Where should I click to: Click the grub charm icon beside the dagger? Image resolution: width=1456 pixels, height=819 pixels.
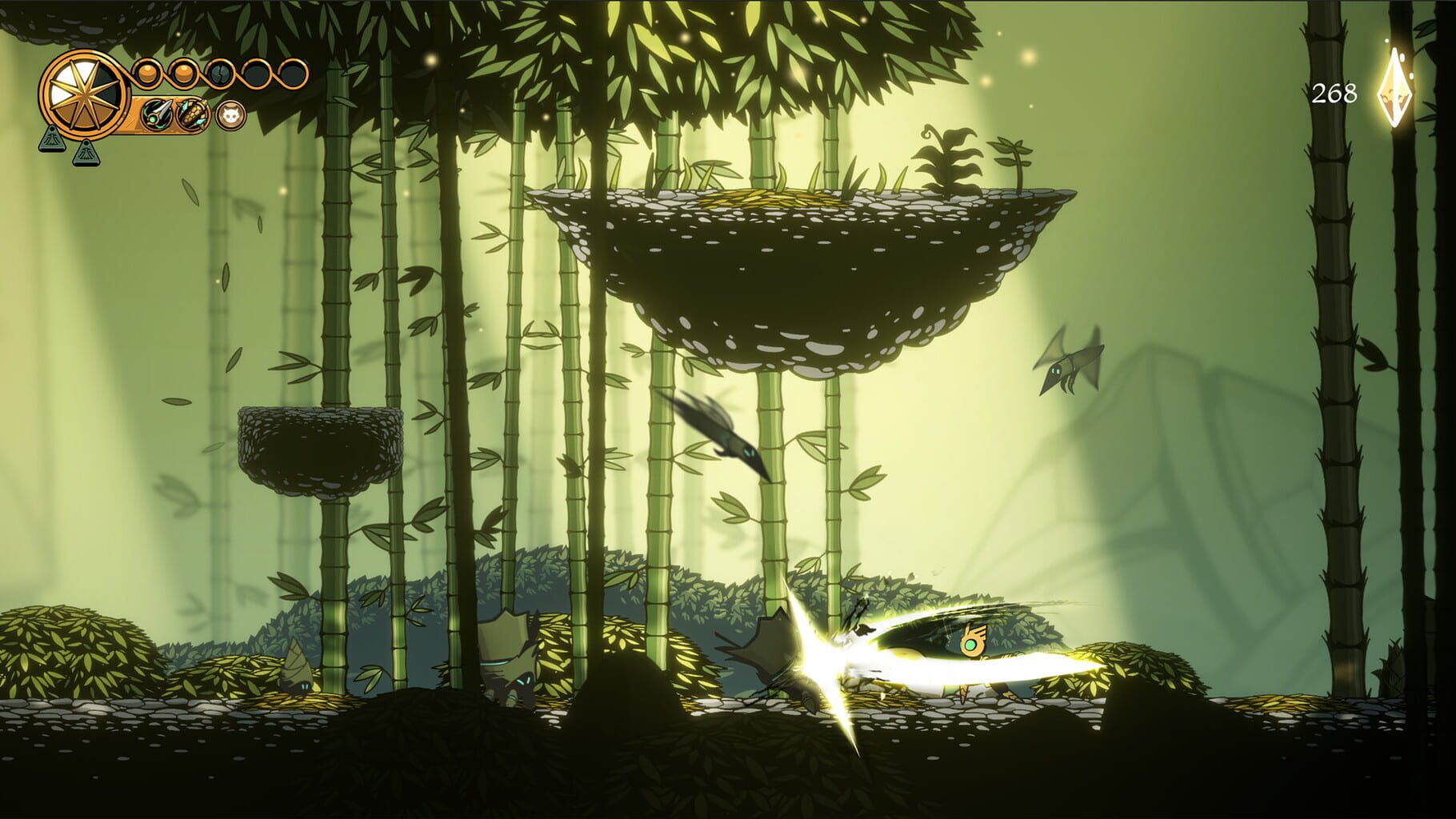coord(192,114)
